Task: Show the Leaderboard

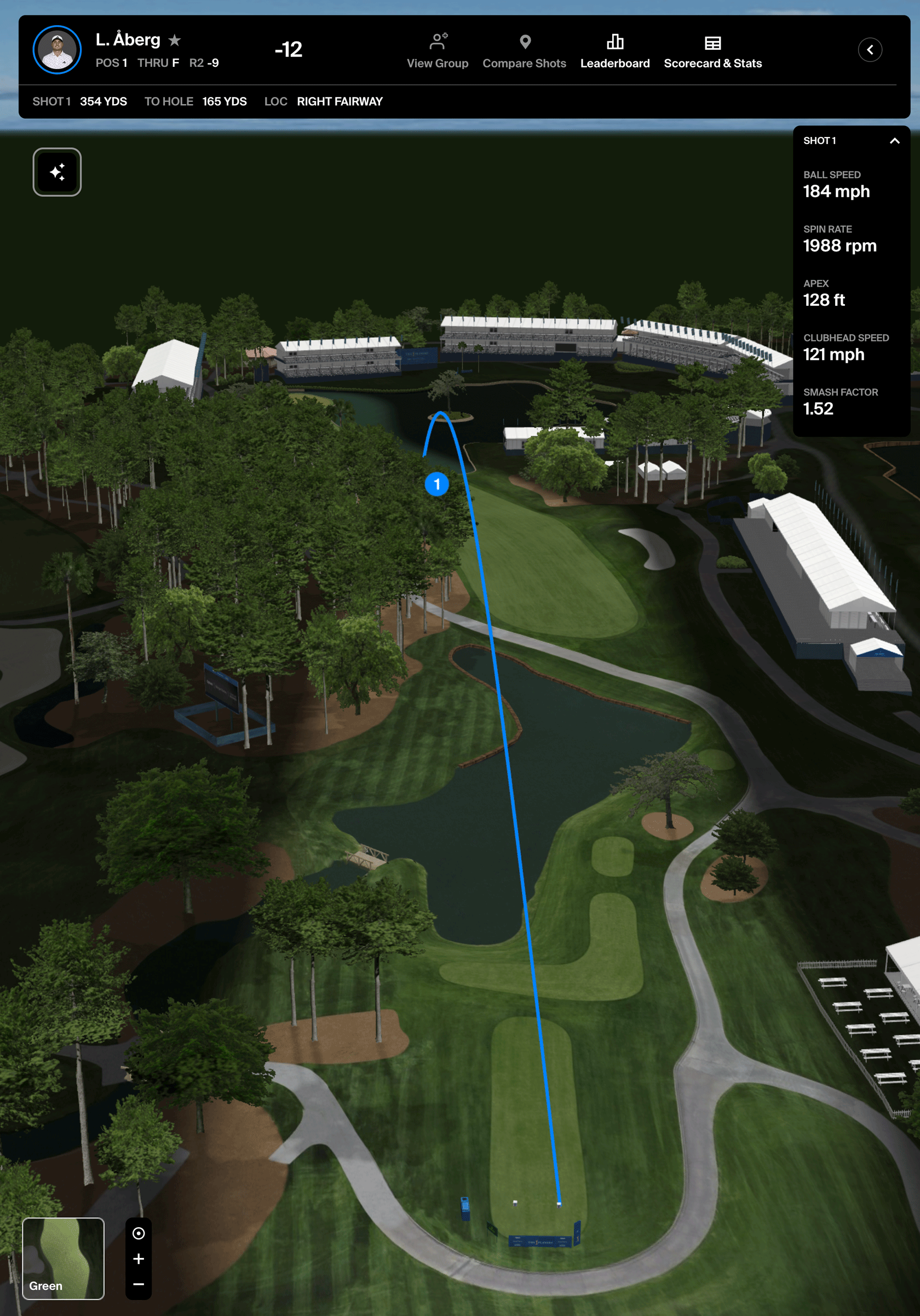Action: coord(614,50)
